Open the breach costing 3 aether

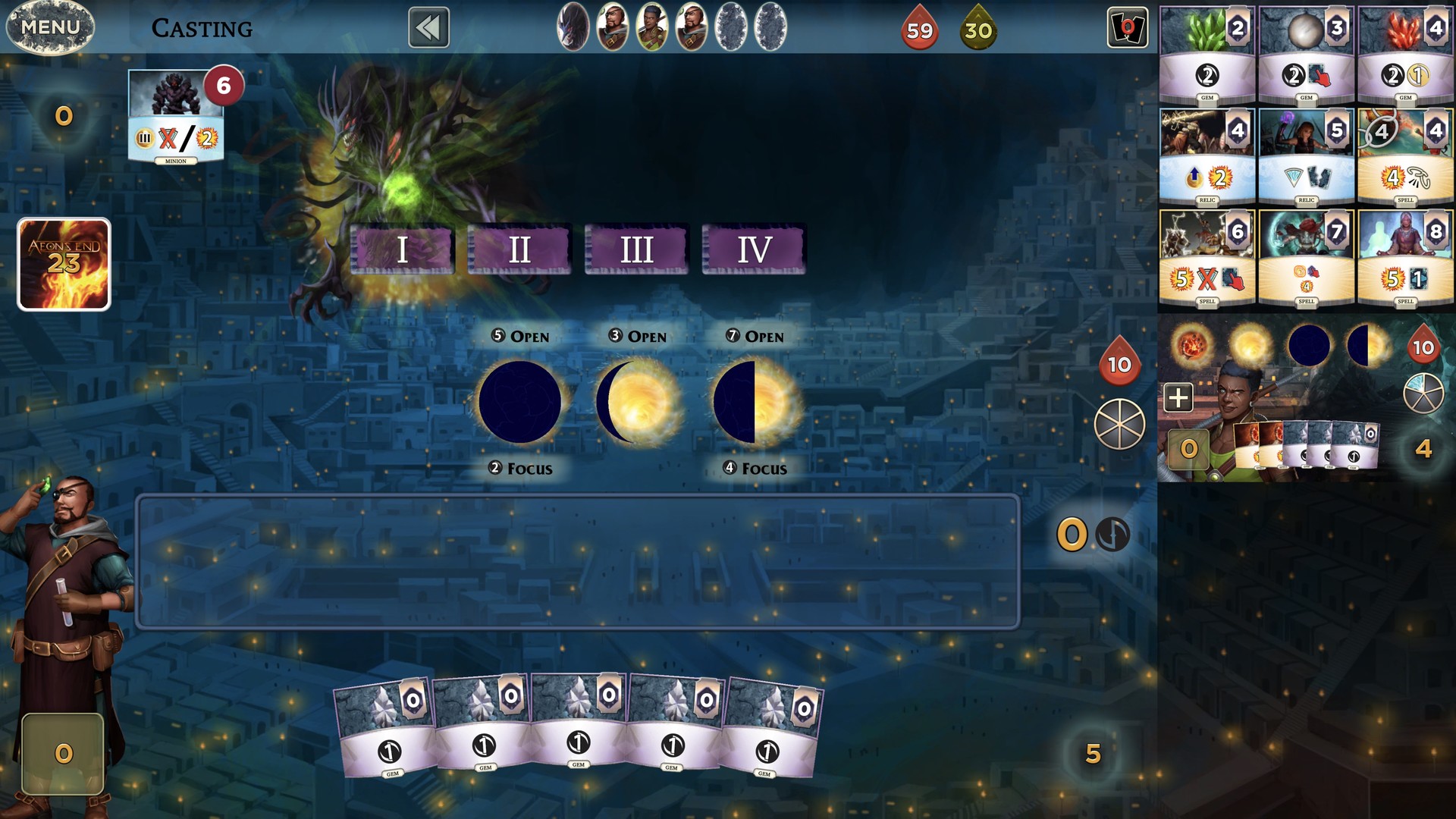coord(638,336)
